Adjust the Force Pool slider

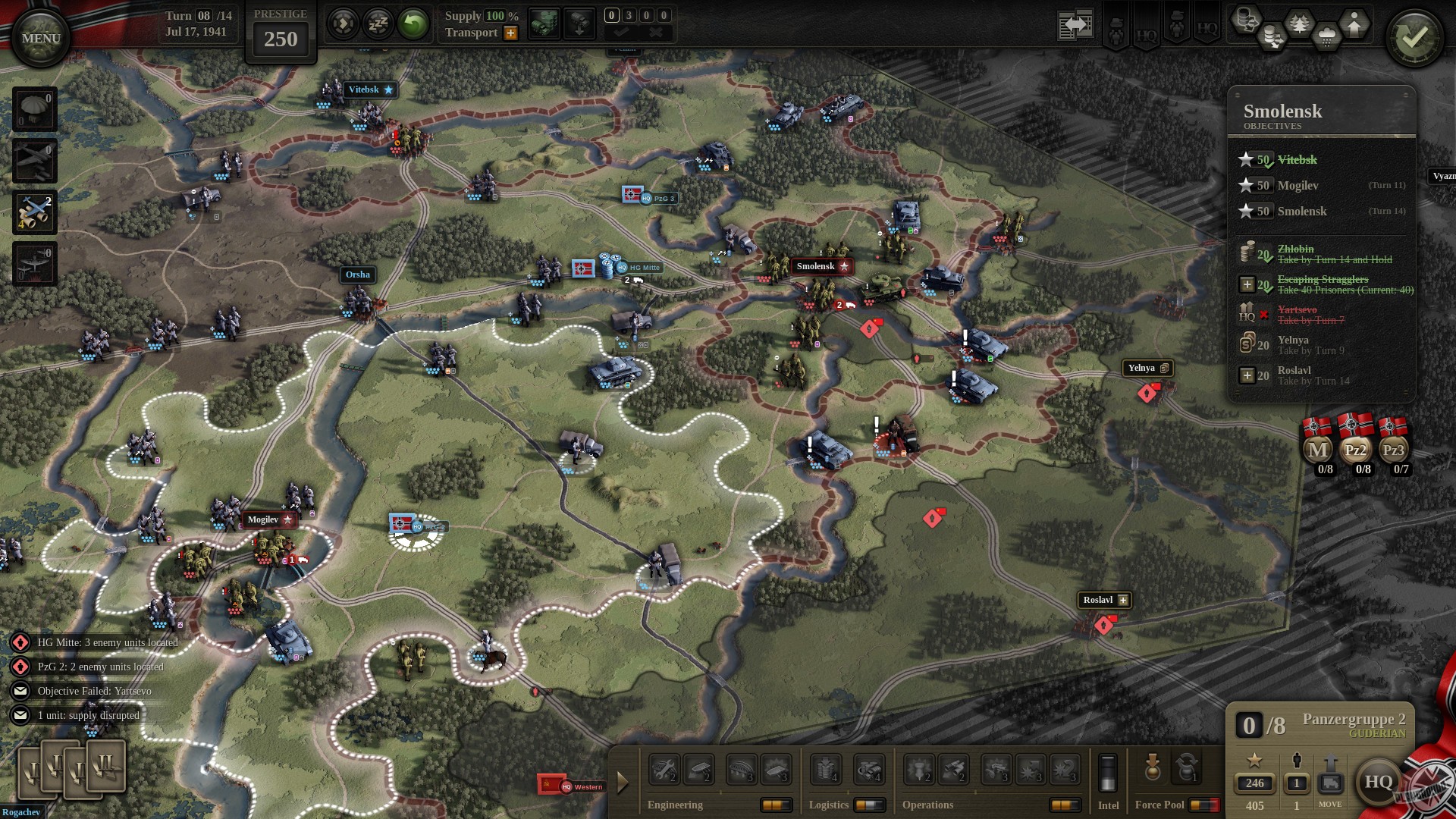tap(1203, 804)
